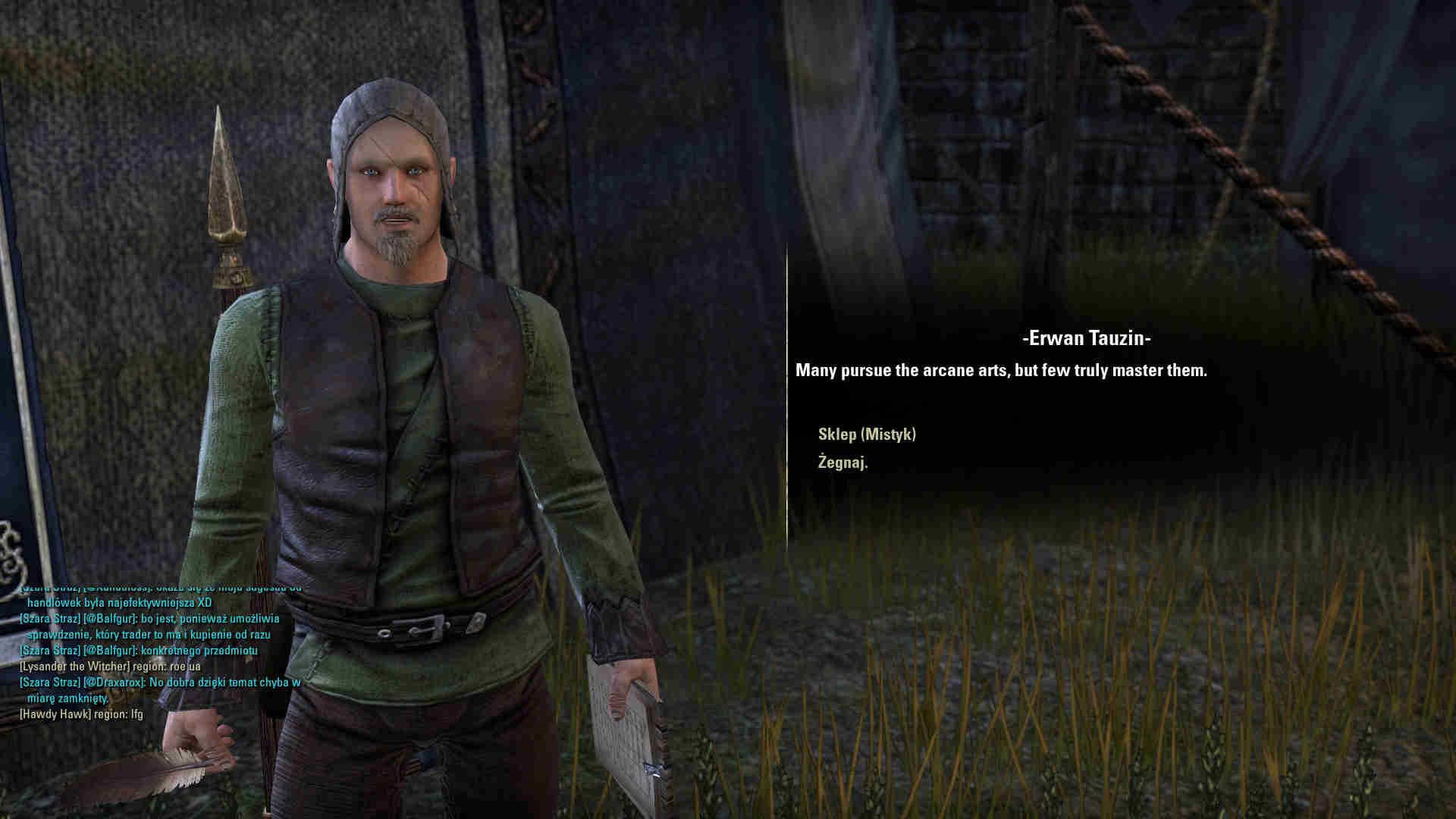Open the Sklep (Mistyk) shop option

[867, 435]
